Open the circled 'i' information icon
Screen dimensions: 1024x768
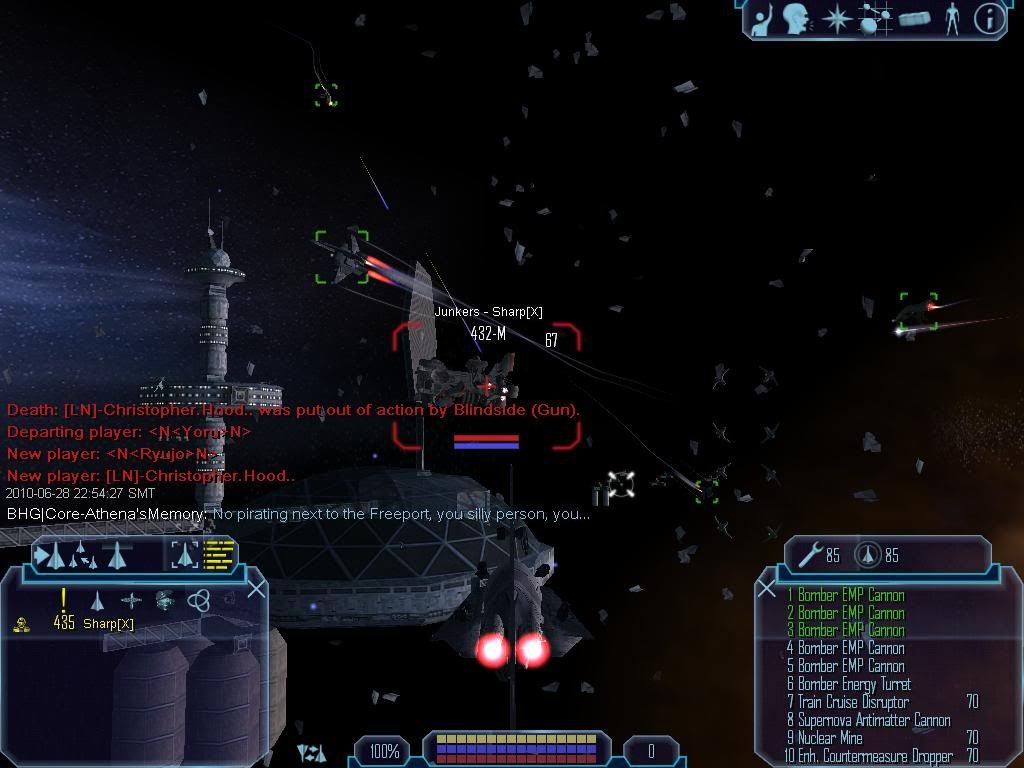click(x=989, y=19)
